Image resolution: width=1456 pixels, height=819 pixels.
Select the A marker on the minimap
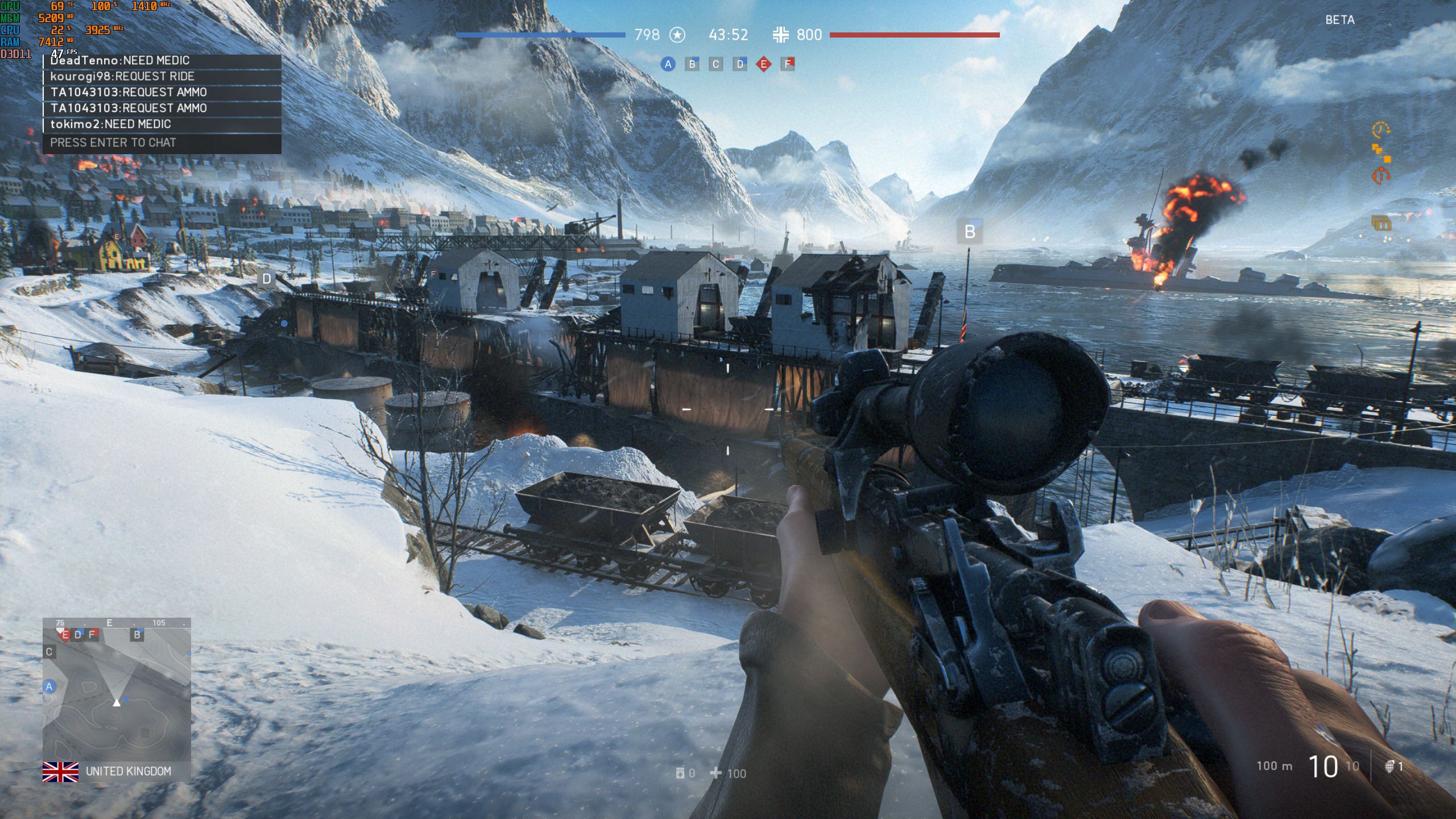pos(49,686)
